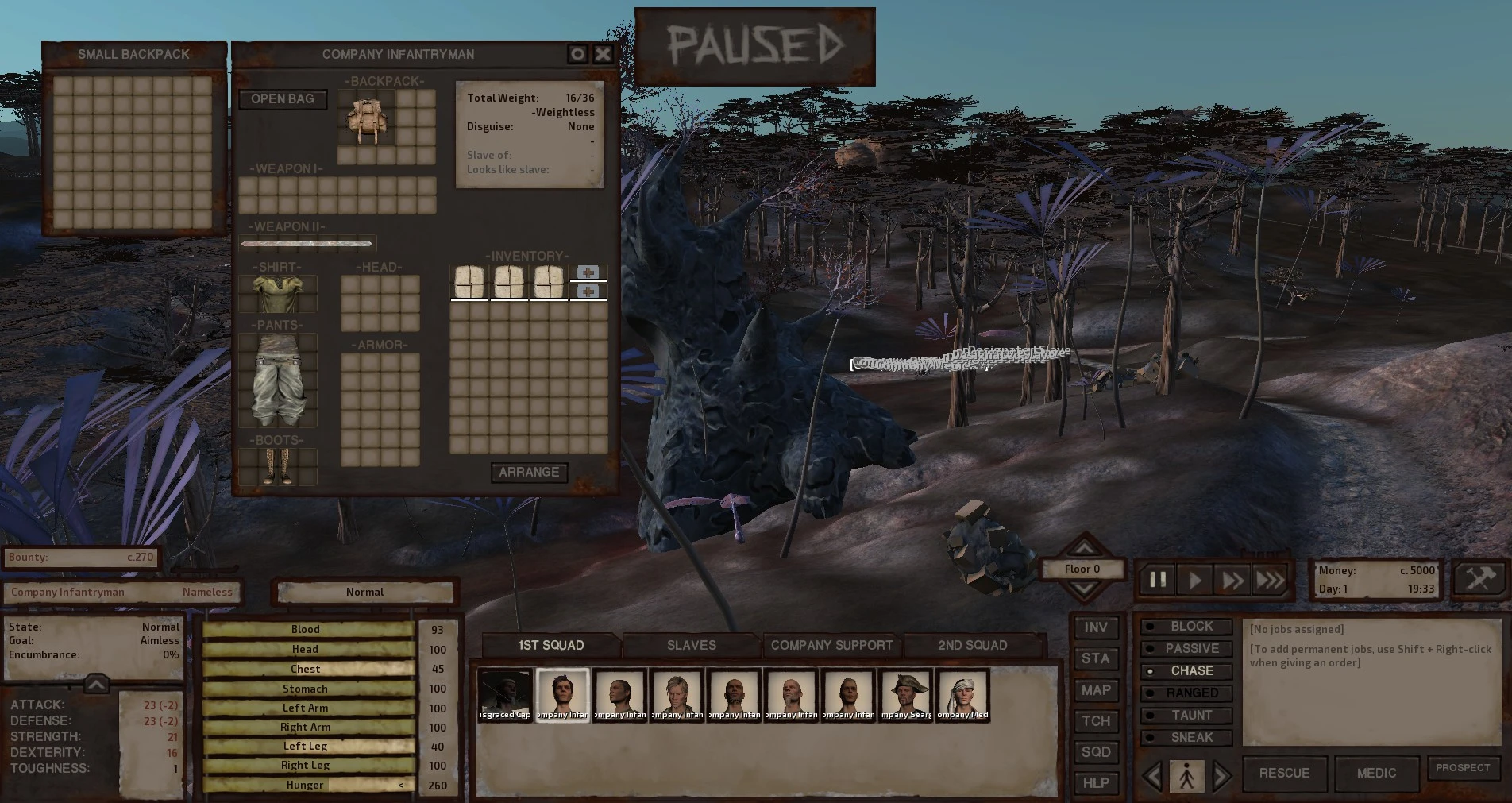Viewport: 1512px width, 803px height.
Task: Switch to the Slaves squad tab
Action: click(691, 645)
